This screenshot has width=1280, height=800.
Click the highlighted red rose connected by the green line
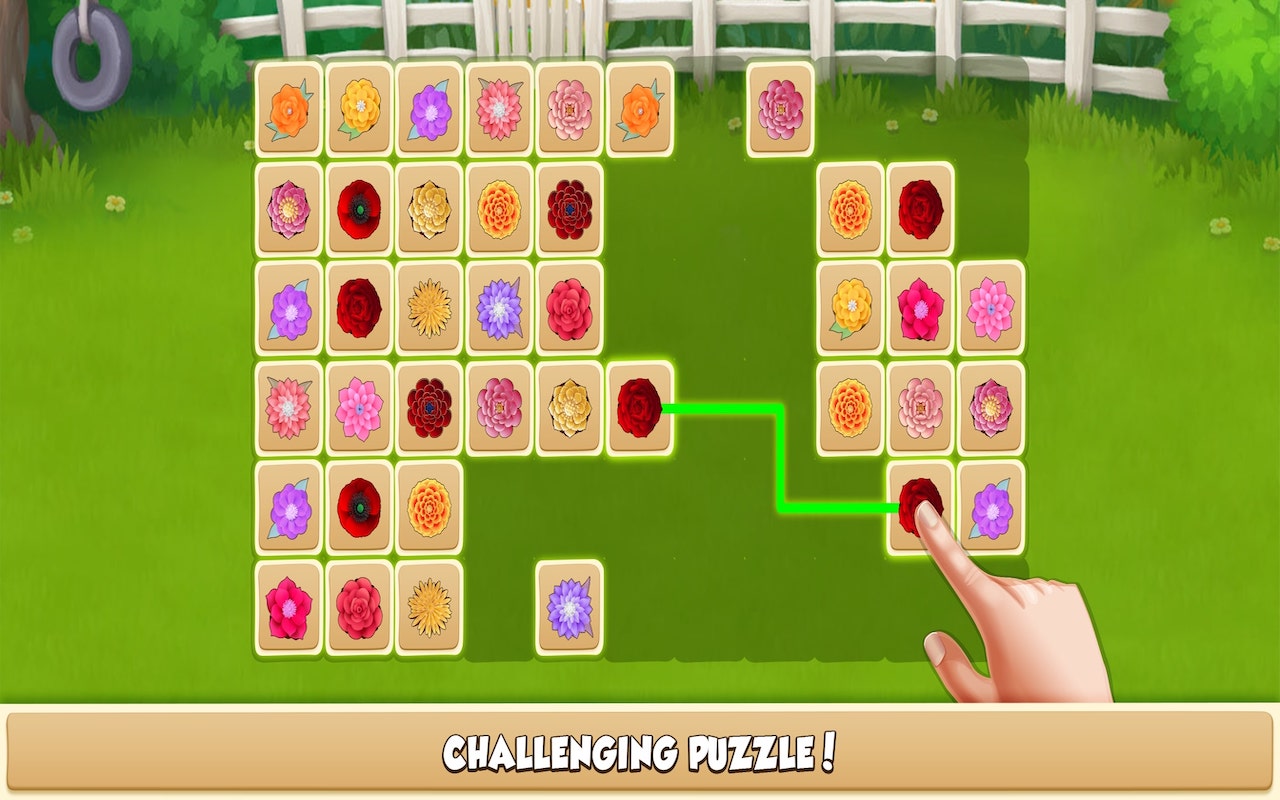tap(637, 408)
